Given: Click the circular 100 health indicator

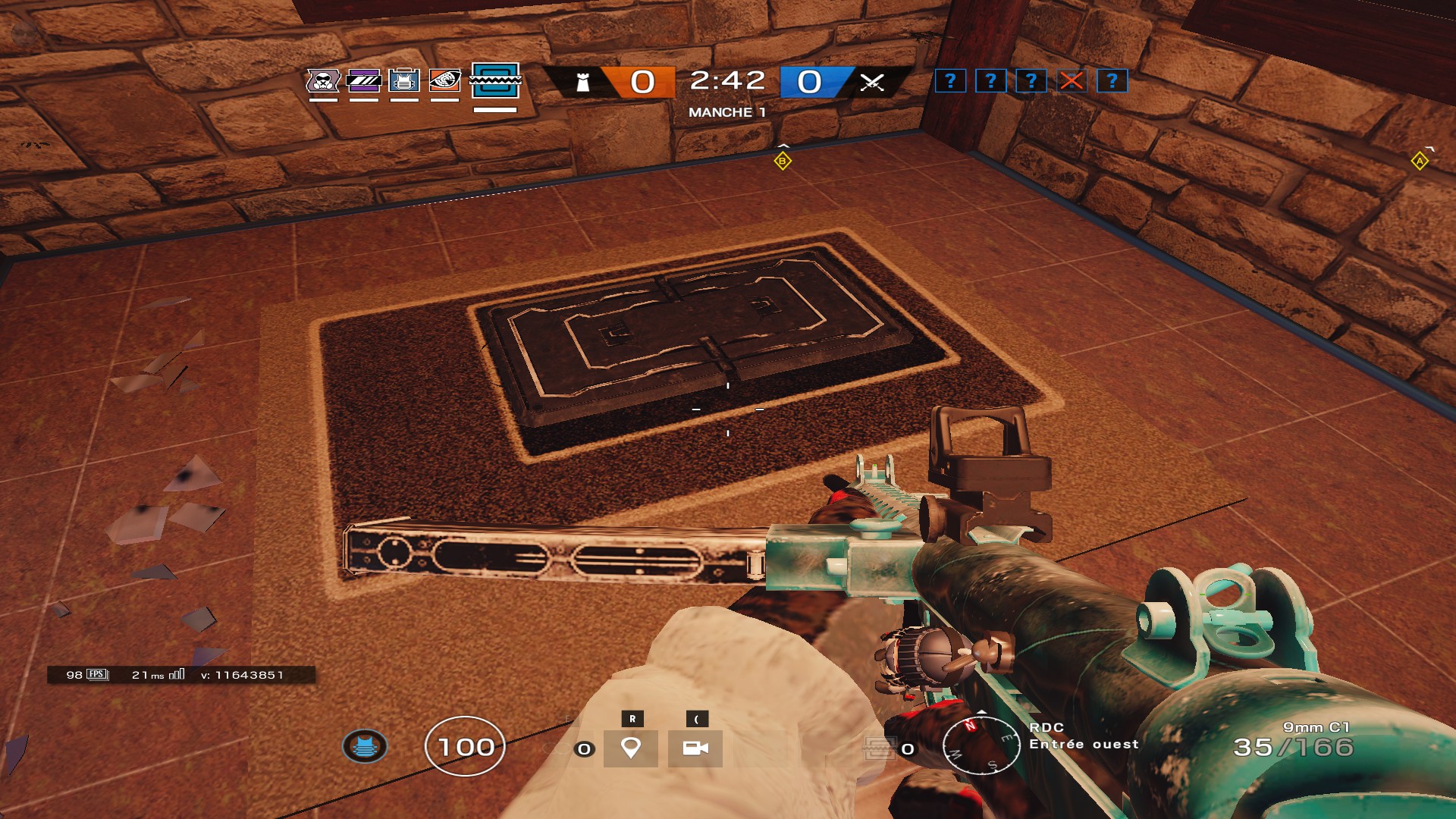Looking at the screenshot, I should click(x=465, y=747).
